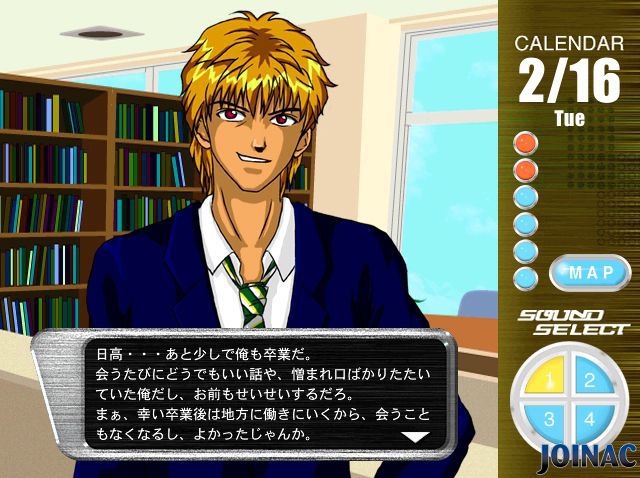Advance dialogue with the white arrow
640x478 pixels.
click(x=414, y=437)
